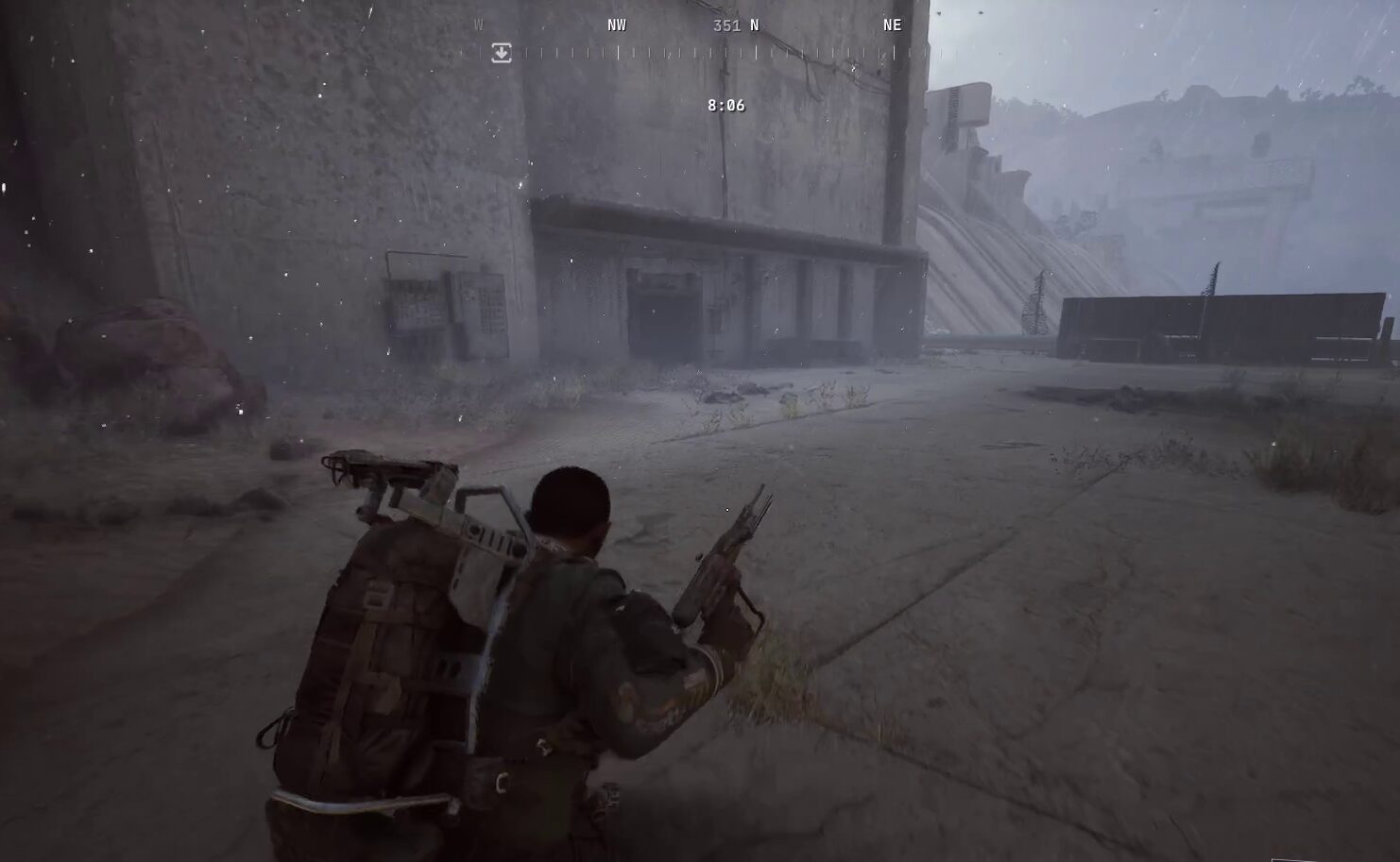Click the download-arrow marker on the compass
Viewport: 1400px width, 862px height.
[502, 53]
